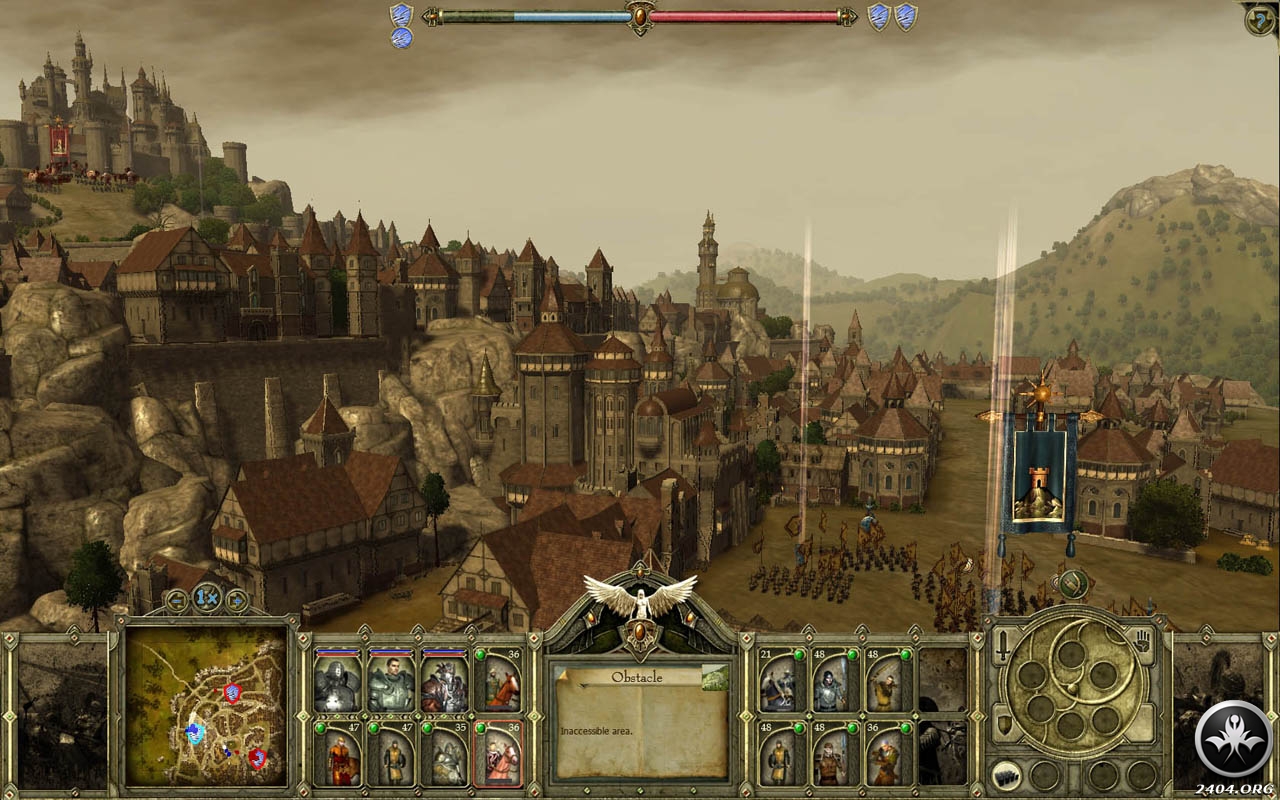Select the highlighted cavalry unit card

click(x=497, y=753)
